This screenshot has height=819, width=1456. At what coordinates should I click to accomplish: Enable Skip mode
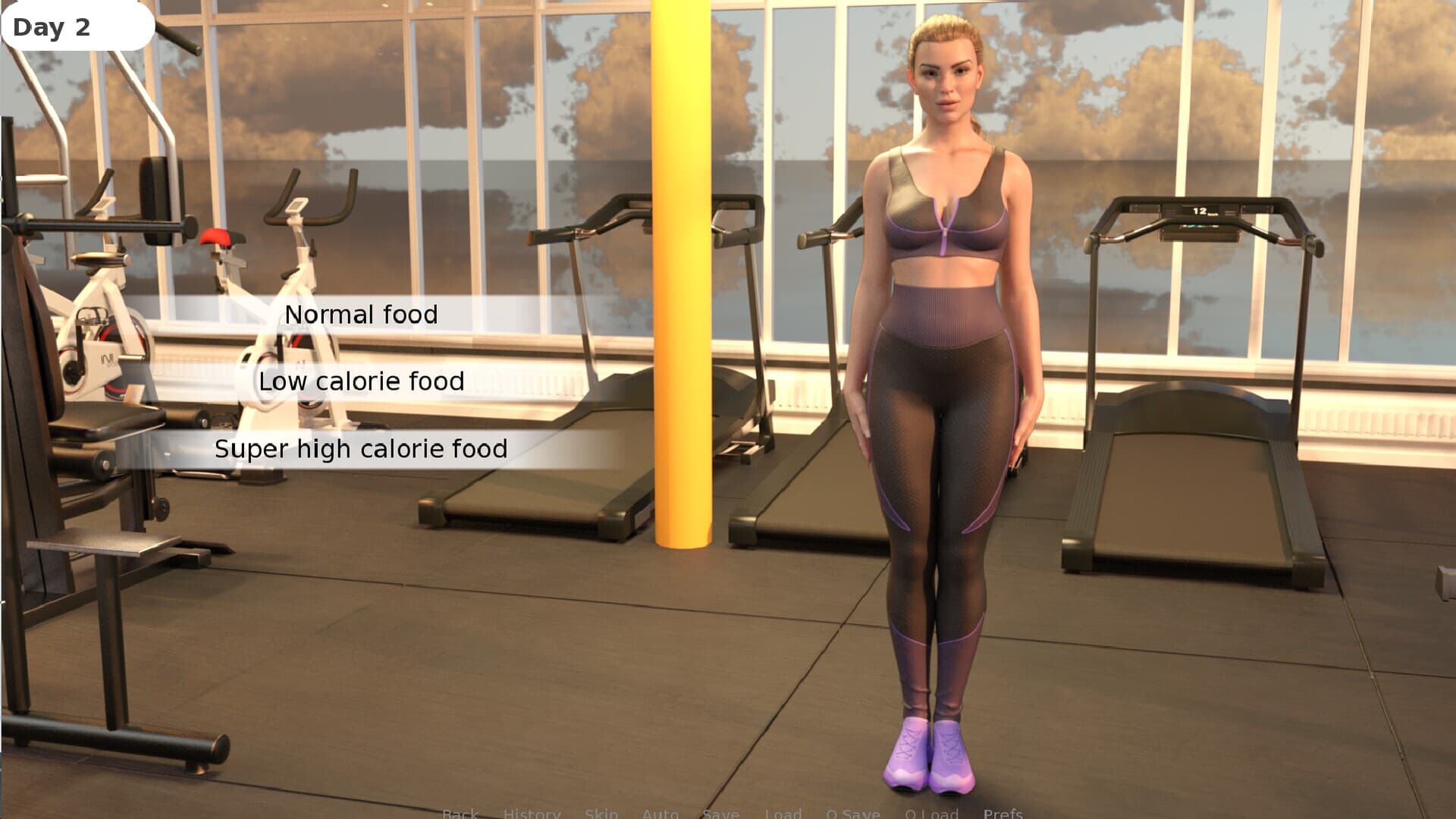[601, 814]
